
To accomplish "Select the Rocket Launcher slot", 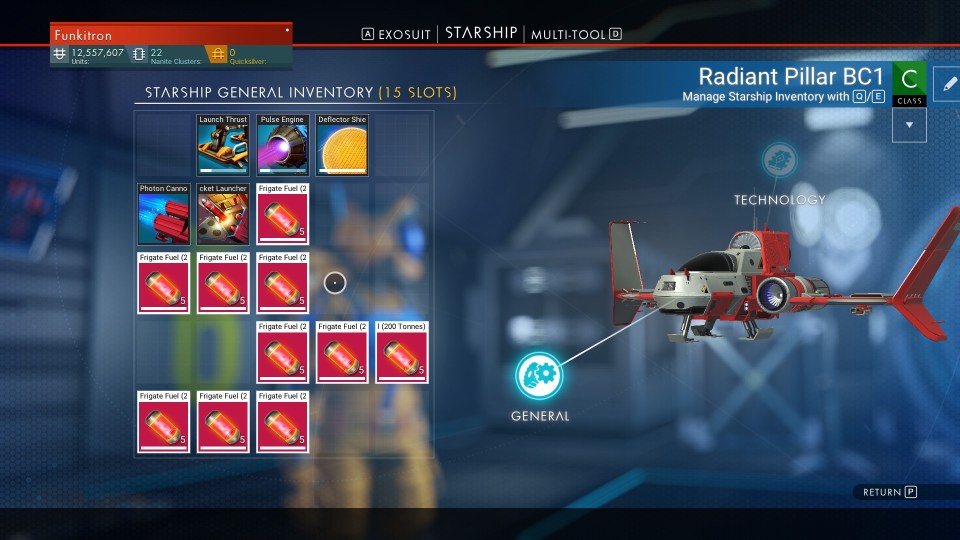I will click(x=223, y=214).
